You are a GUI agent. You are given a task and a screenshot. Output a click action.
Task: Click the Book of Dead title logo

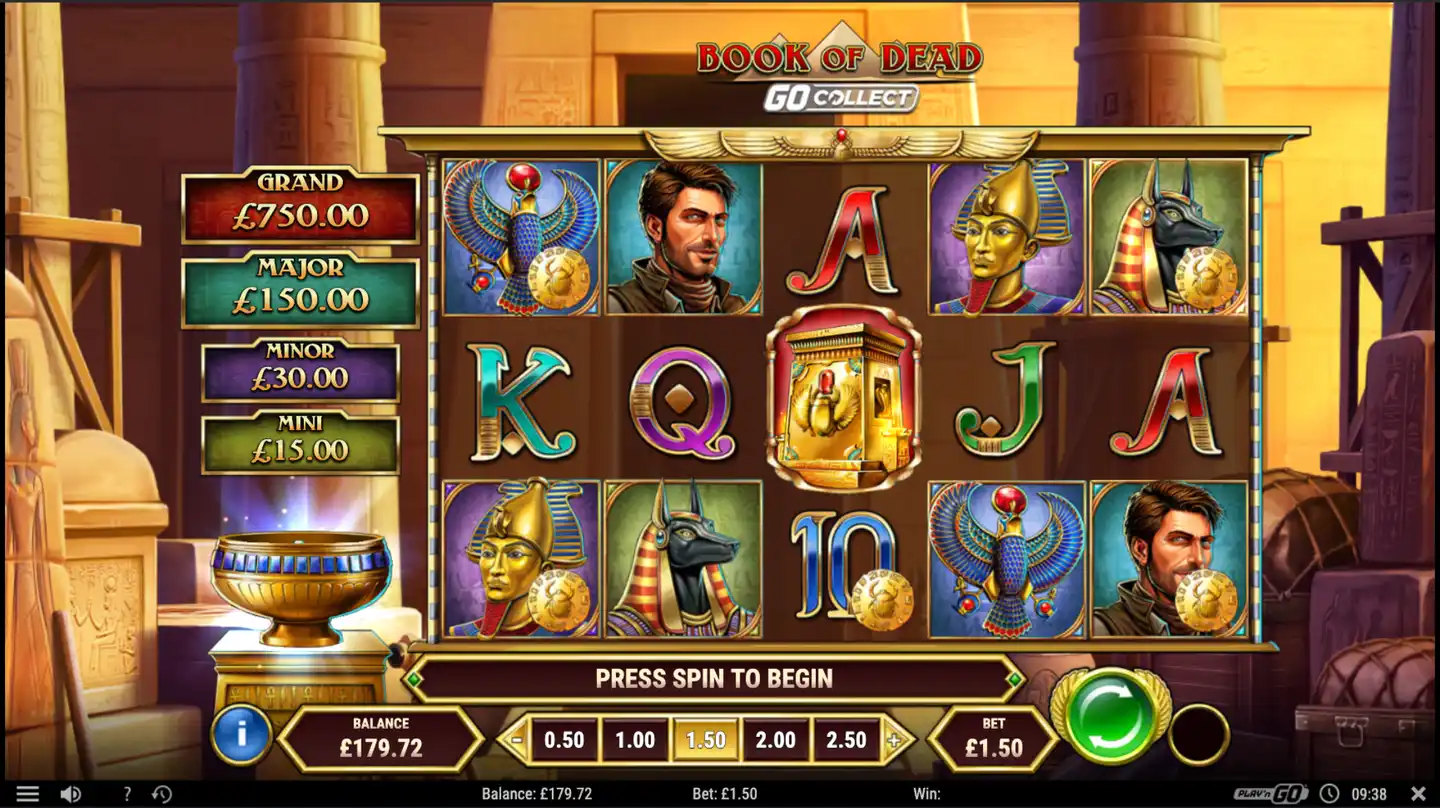coord(838,58)
